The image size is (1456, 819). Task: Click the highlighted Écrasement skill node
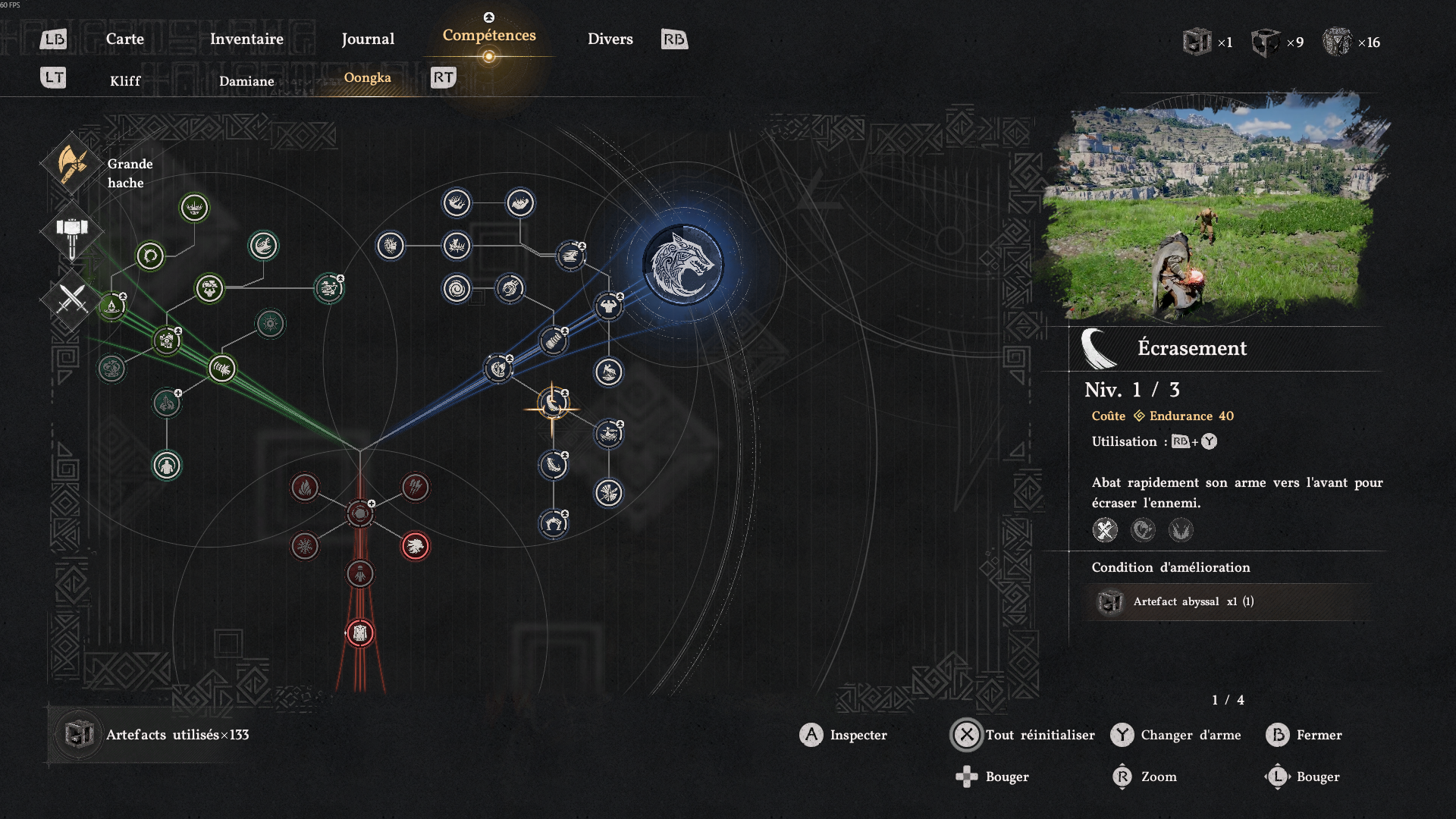(x=553, y=406)
